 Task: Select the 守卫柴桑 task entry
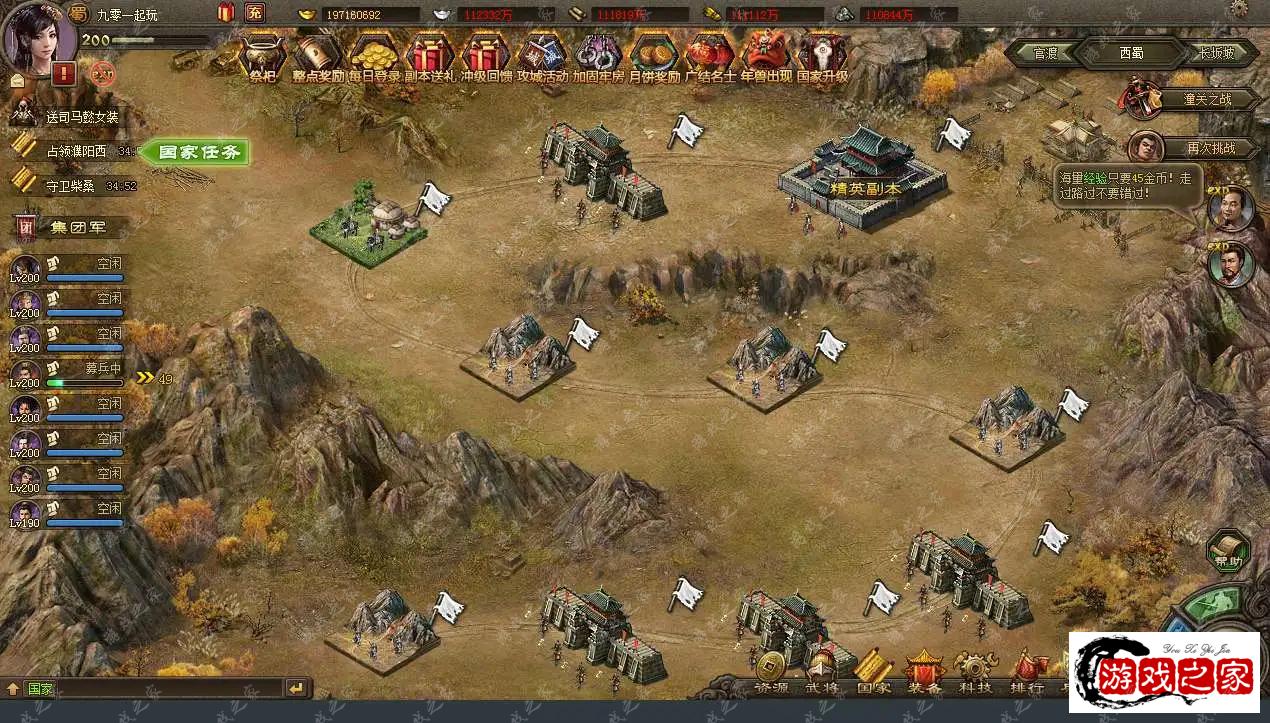pyautogui.click(x=70, y=185)
